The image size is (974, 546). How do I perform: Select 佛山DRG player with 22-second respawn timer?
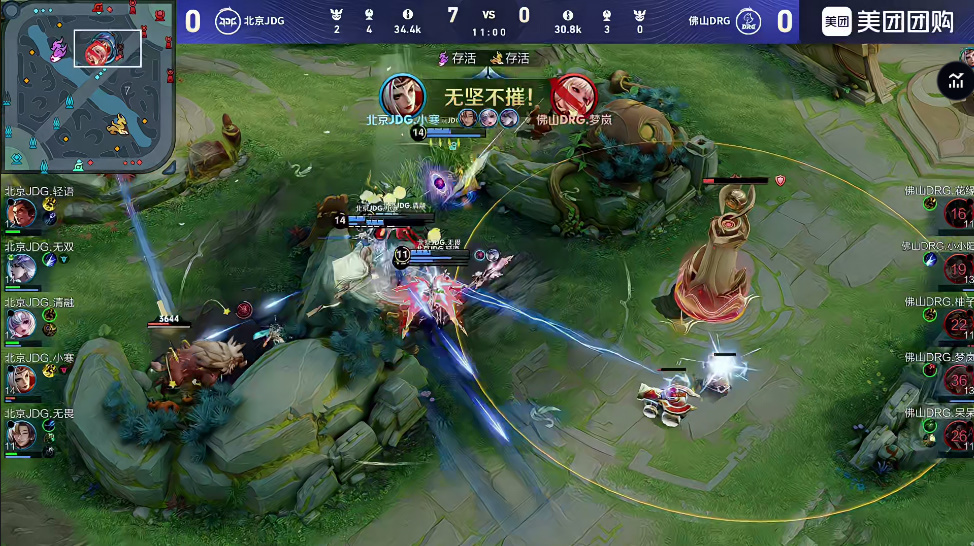pyautogui.click(x=958, y=324)
